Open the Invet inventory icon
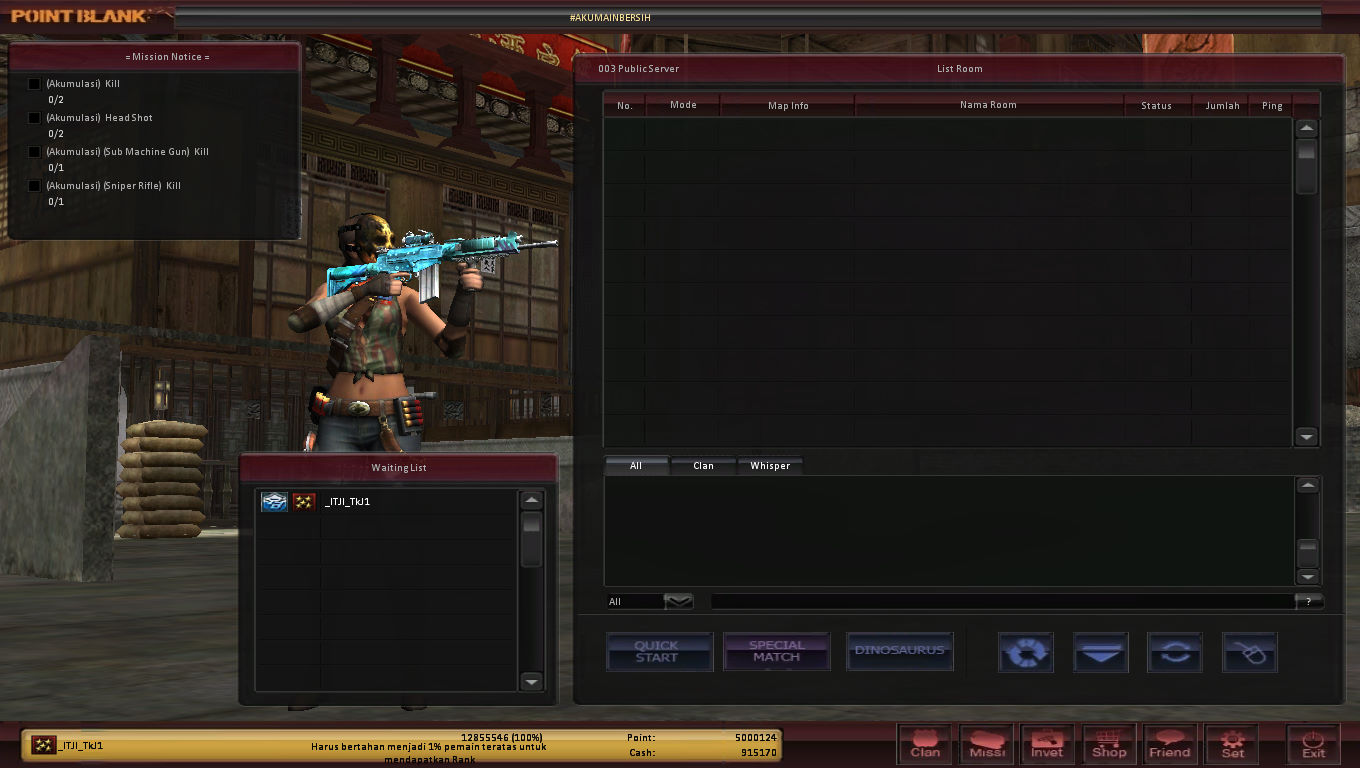 tap(1048, 744)
